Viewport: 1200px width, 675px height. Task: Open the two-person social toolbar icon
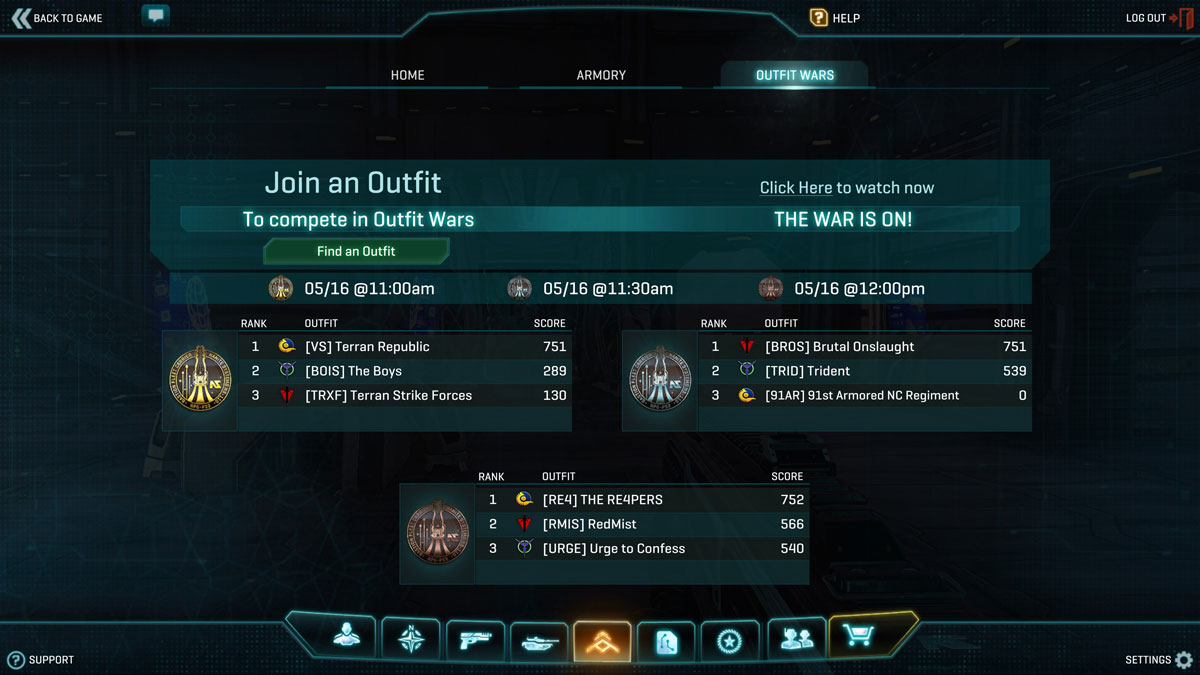(x=795, y=638)
